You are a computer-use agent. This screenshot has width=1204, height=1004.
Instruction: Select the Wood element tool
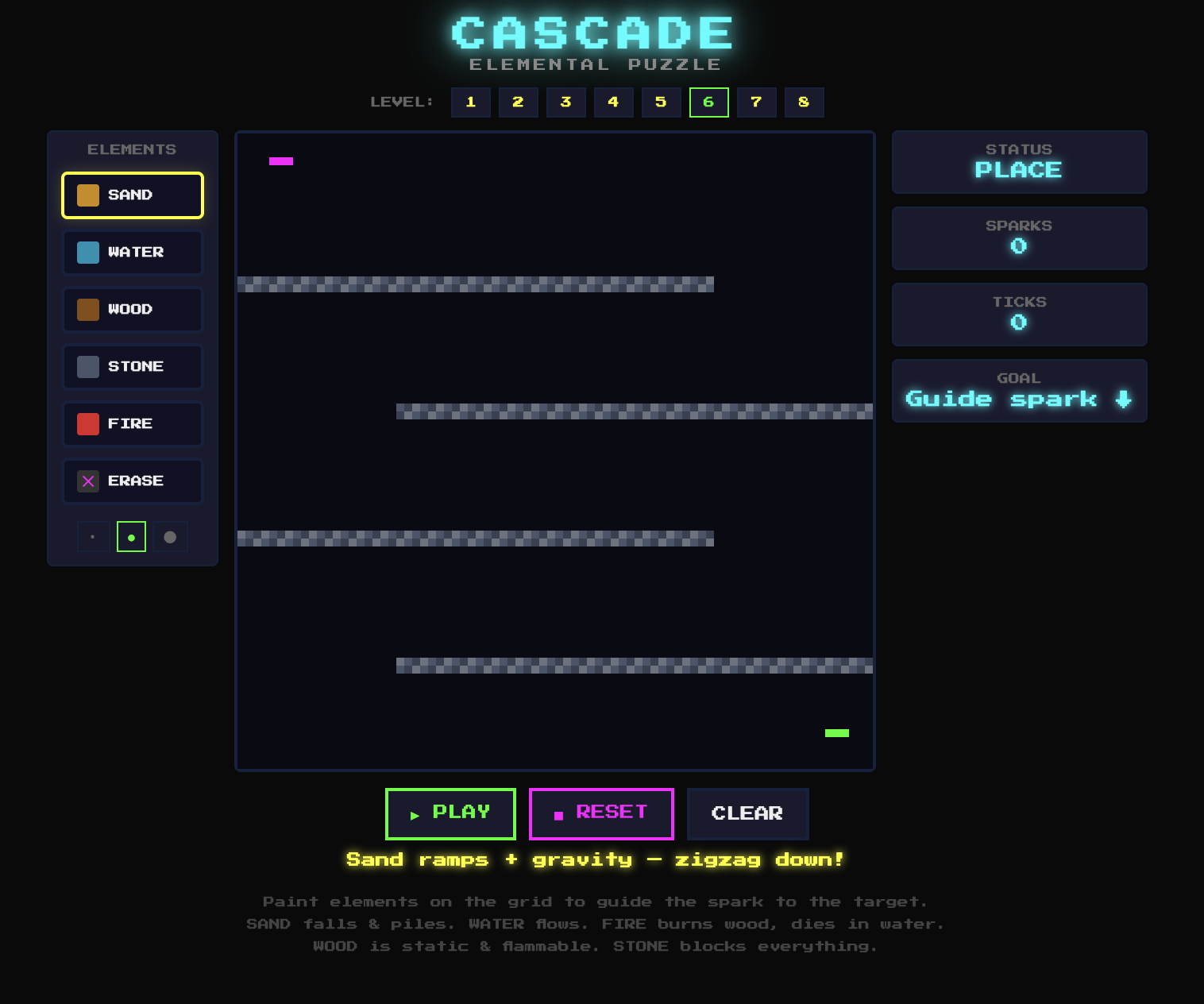(132, 309)
